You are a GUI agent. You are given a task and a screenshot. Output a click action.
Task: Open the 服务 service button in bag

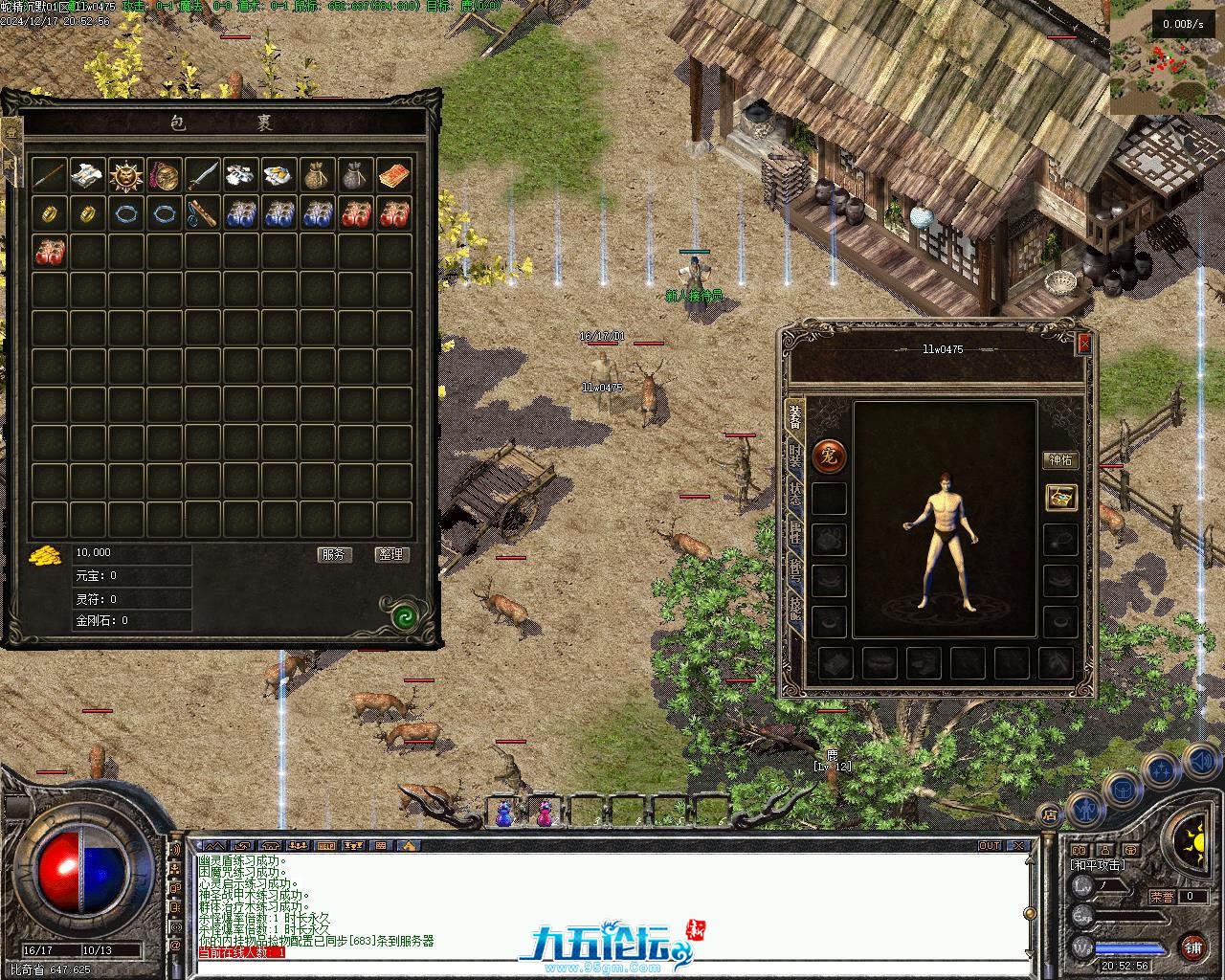coord(334,554)
